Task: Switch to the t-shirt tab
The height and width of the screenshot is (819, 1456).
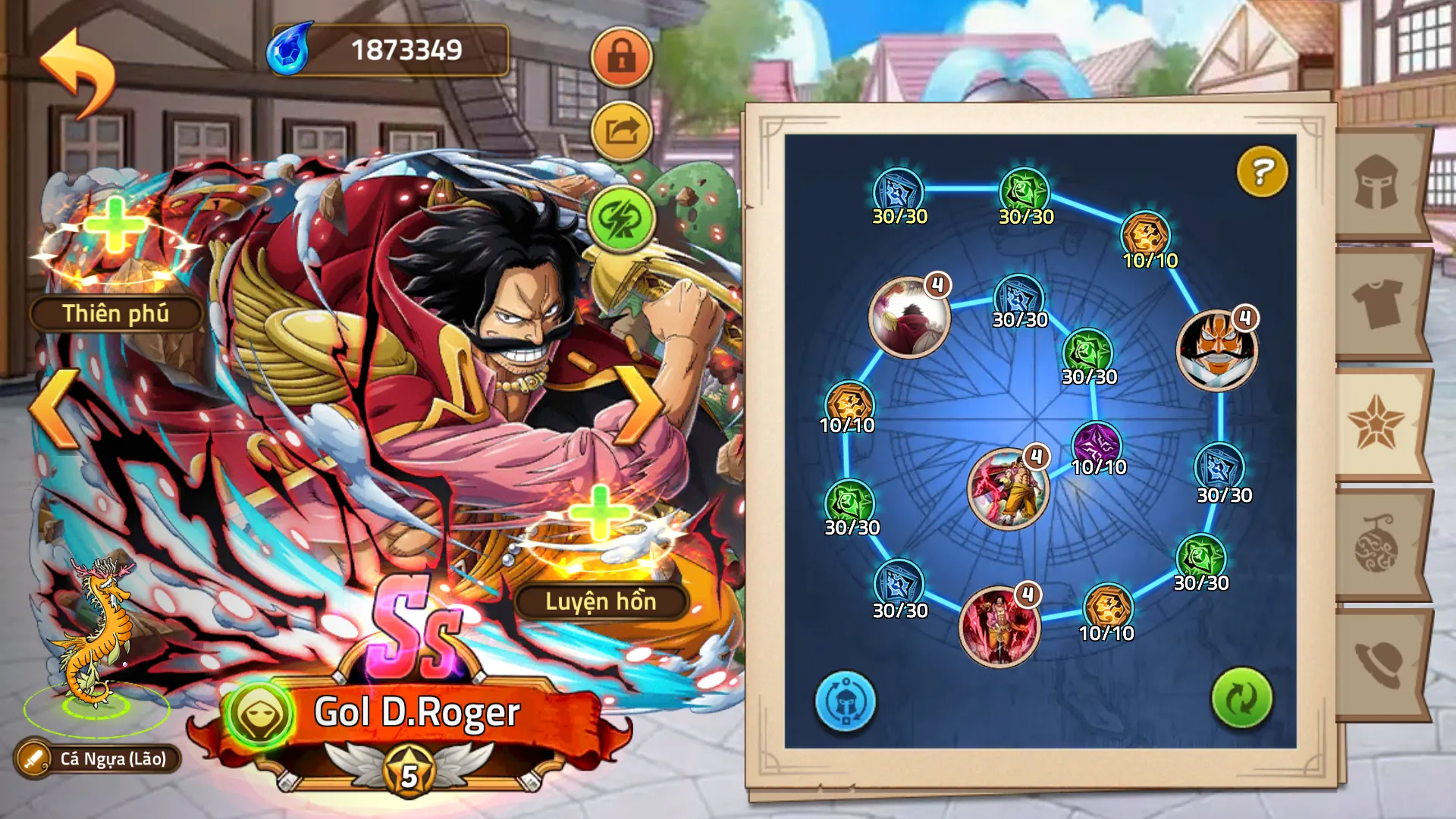Action: [x=1376, y=303]
